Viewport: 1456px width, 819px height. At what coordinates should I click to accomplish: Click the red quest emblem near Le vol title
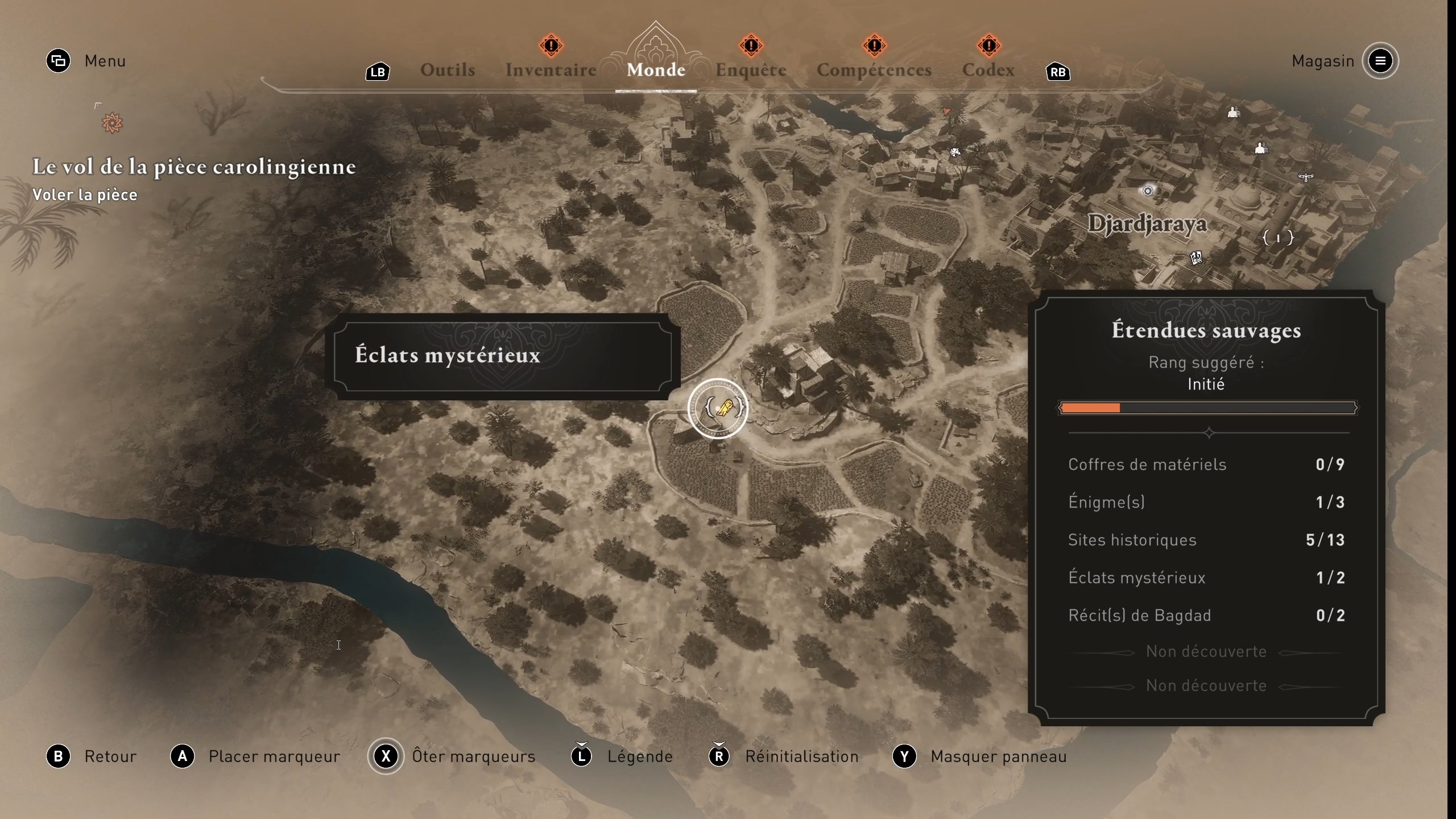pyautogui.click(x=111, y=122)
